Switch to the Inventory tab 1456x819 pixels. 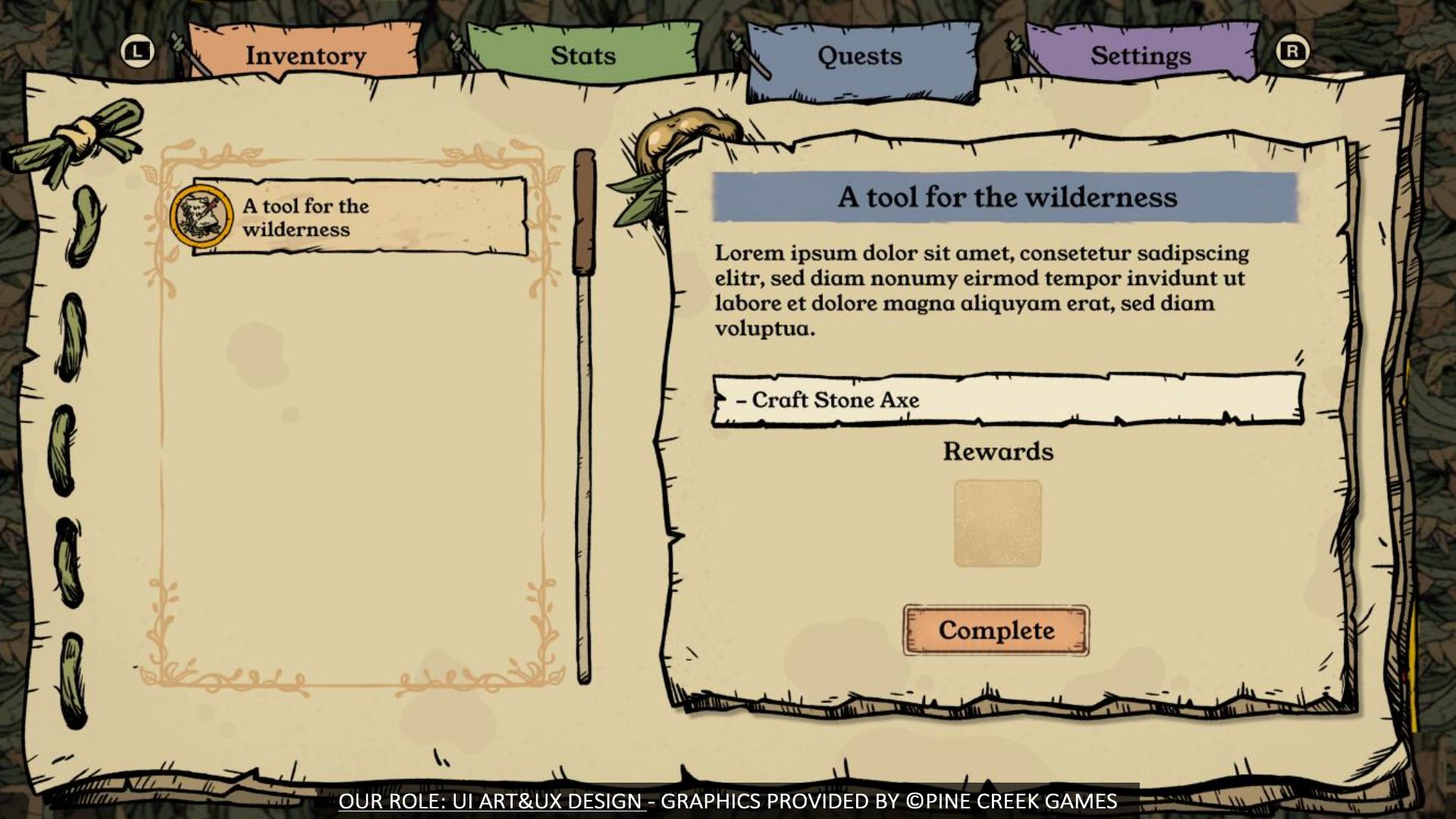click(x=305, y=55)
